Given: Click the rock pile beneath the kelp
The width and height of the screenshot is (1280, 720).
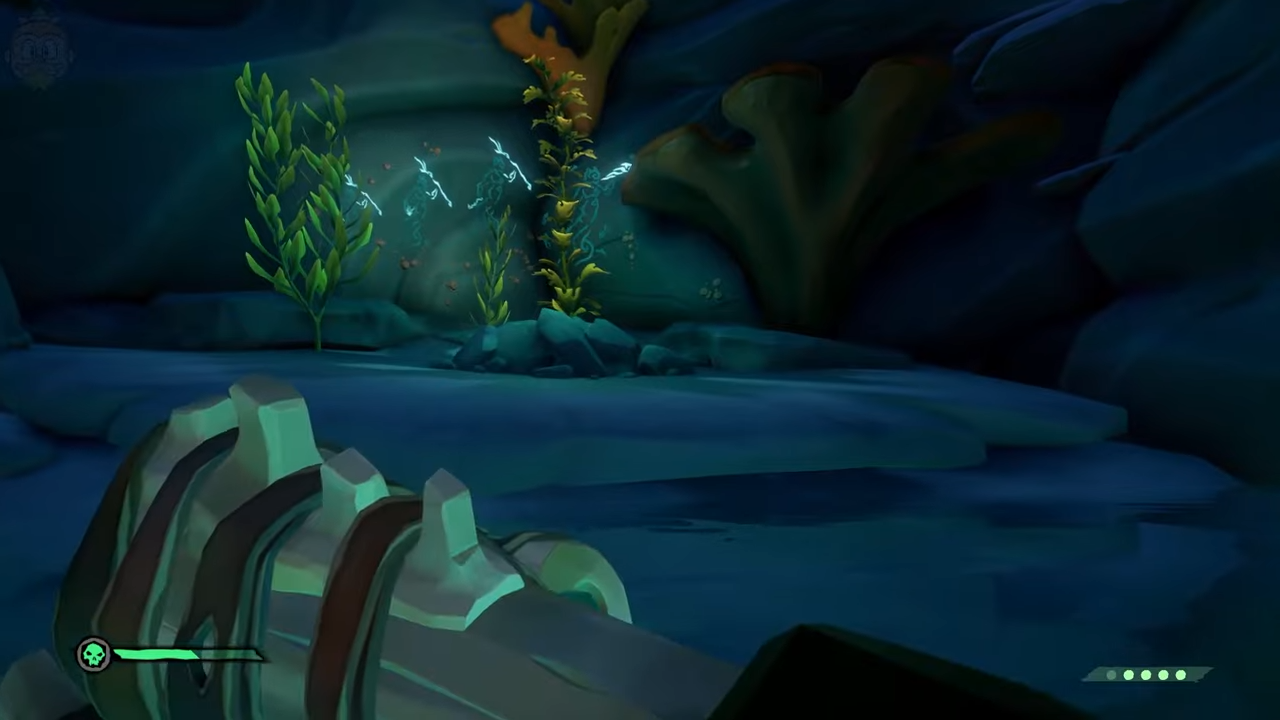Looking at the screenshot, I should [x=550, y=340].
